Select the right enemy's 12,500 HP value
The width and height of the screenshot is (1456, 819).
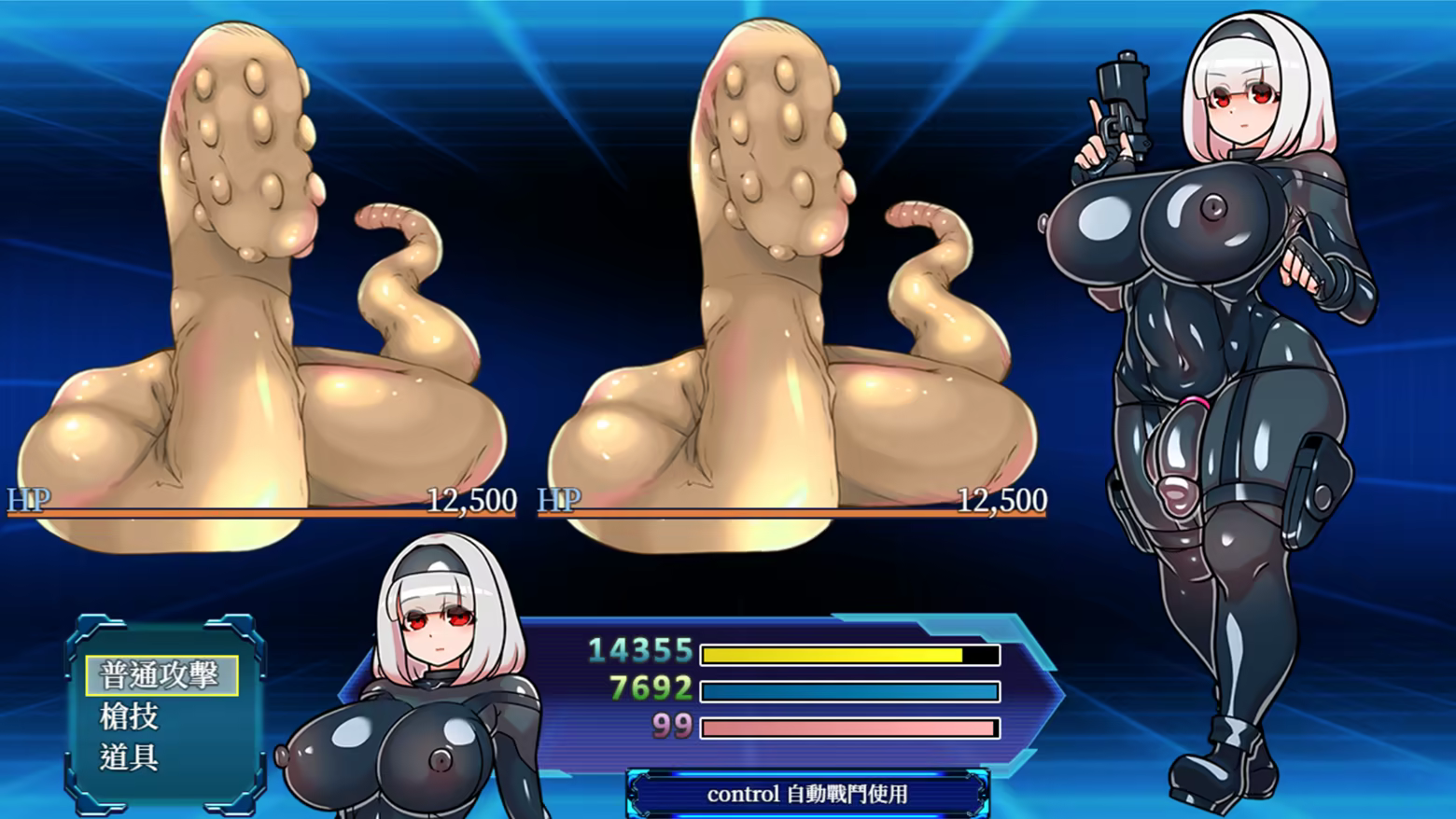1004,500
